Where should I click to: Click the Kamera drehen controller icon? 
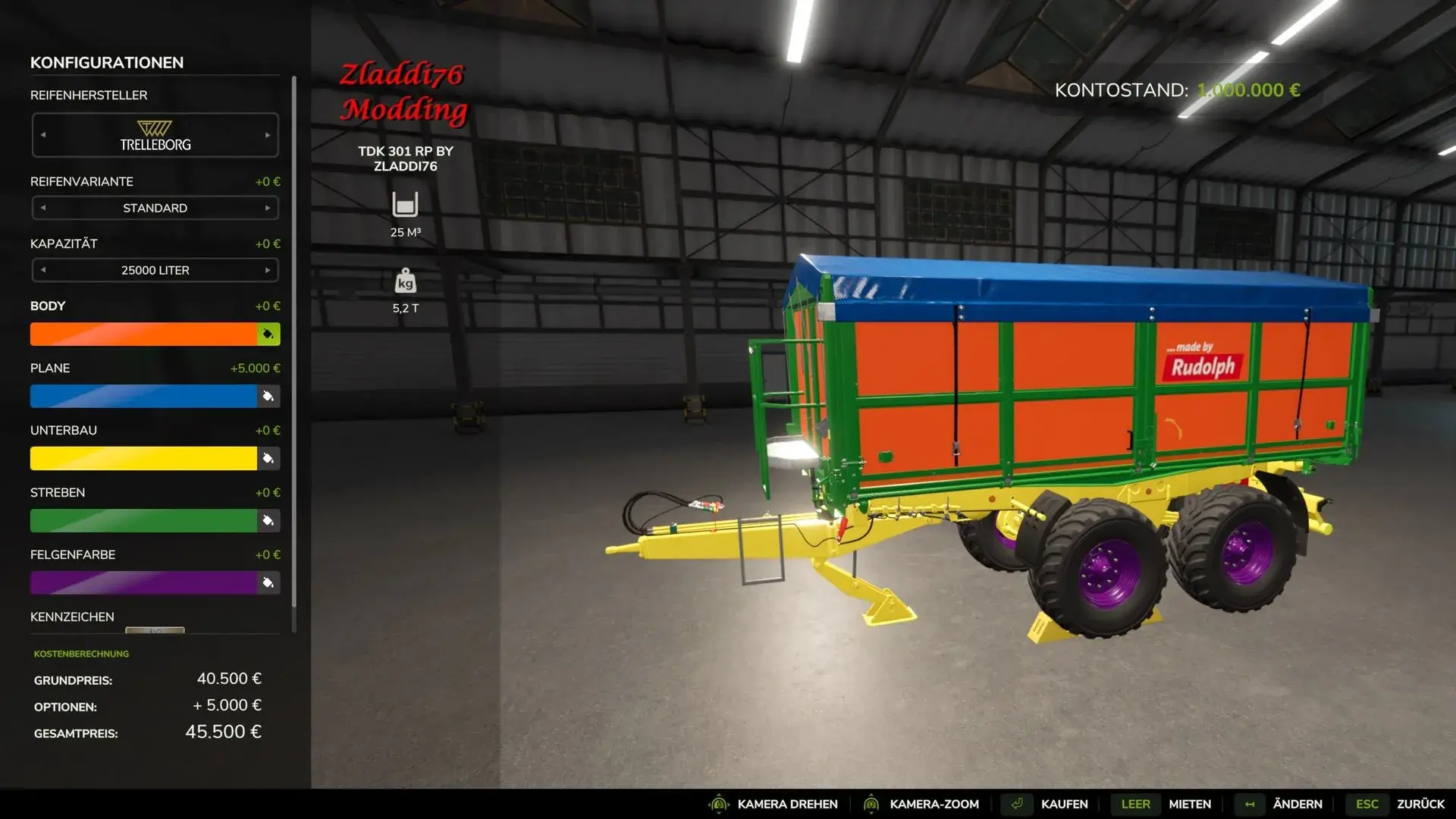click(718, 804)
